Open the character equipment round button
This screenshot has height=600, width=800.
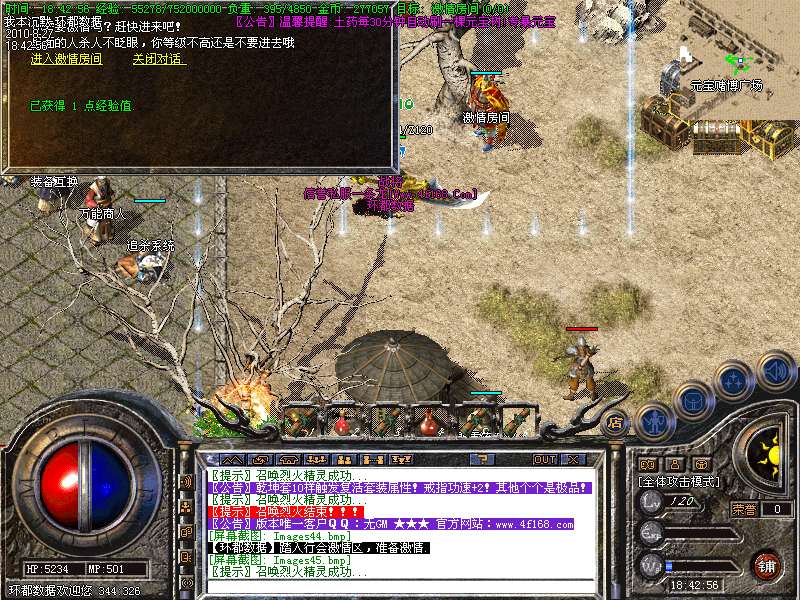653,421
